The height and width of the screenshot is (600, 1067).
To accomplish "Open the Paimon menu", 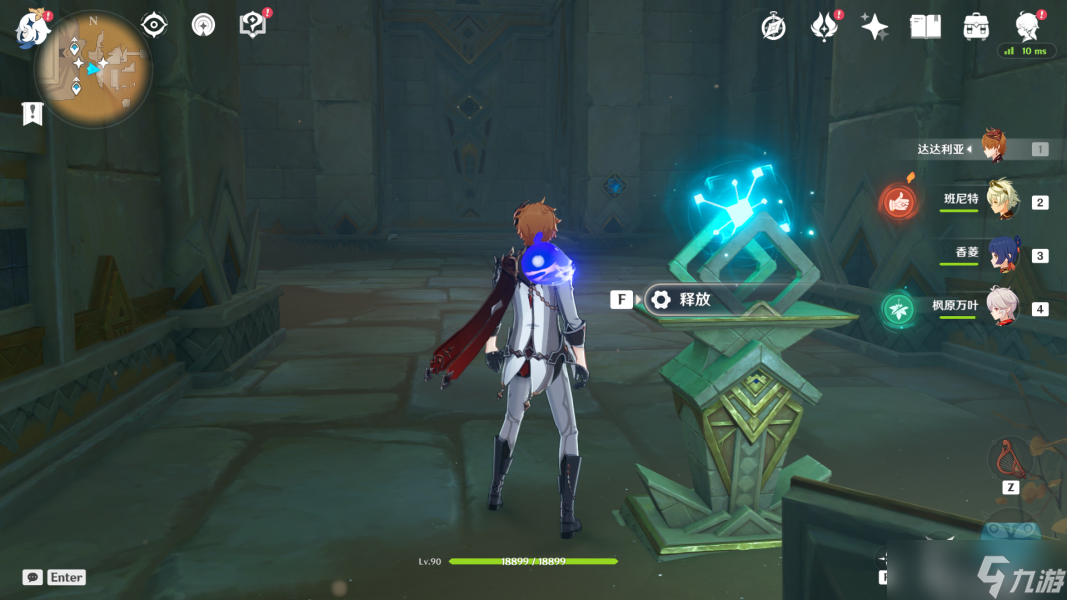I will (33, 28).
